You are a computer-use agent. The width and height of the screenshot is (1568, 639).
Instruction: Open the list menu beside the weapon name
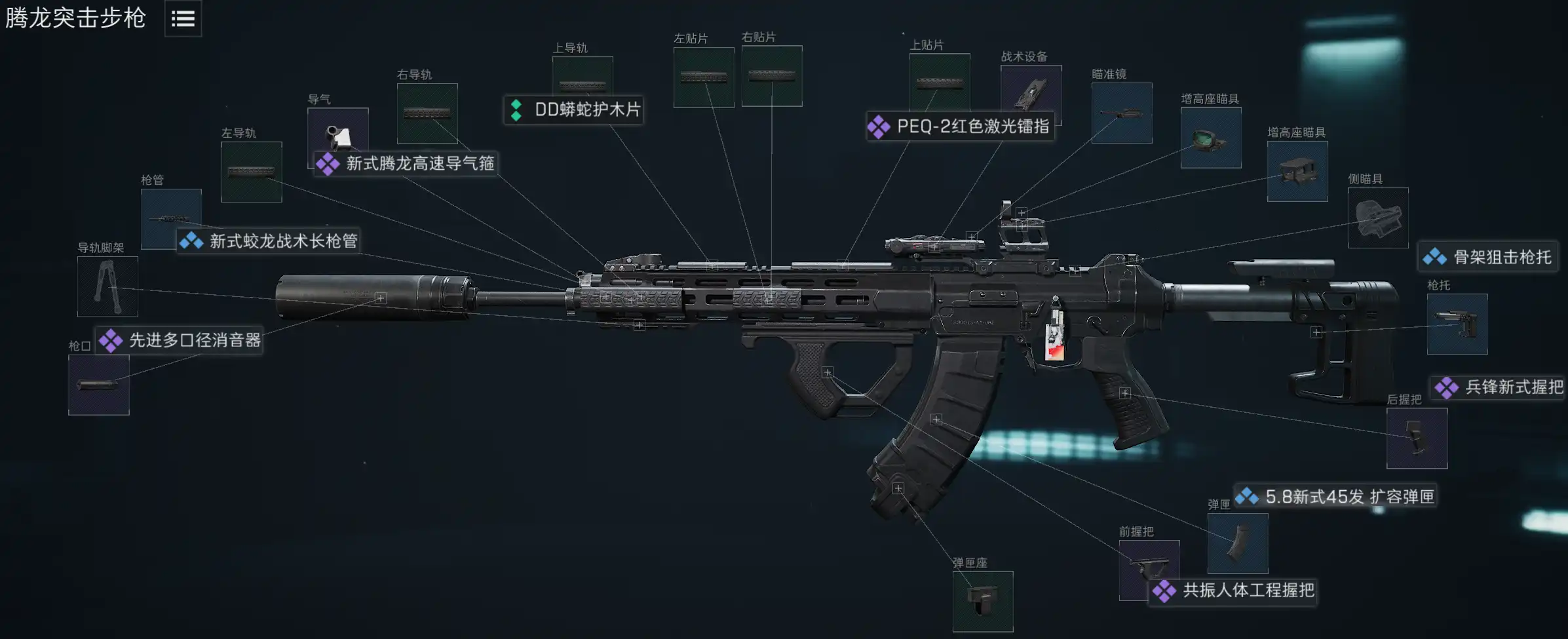tap(183, 19)
